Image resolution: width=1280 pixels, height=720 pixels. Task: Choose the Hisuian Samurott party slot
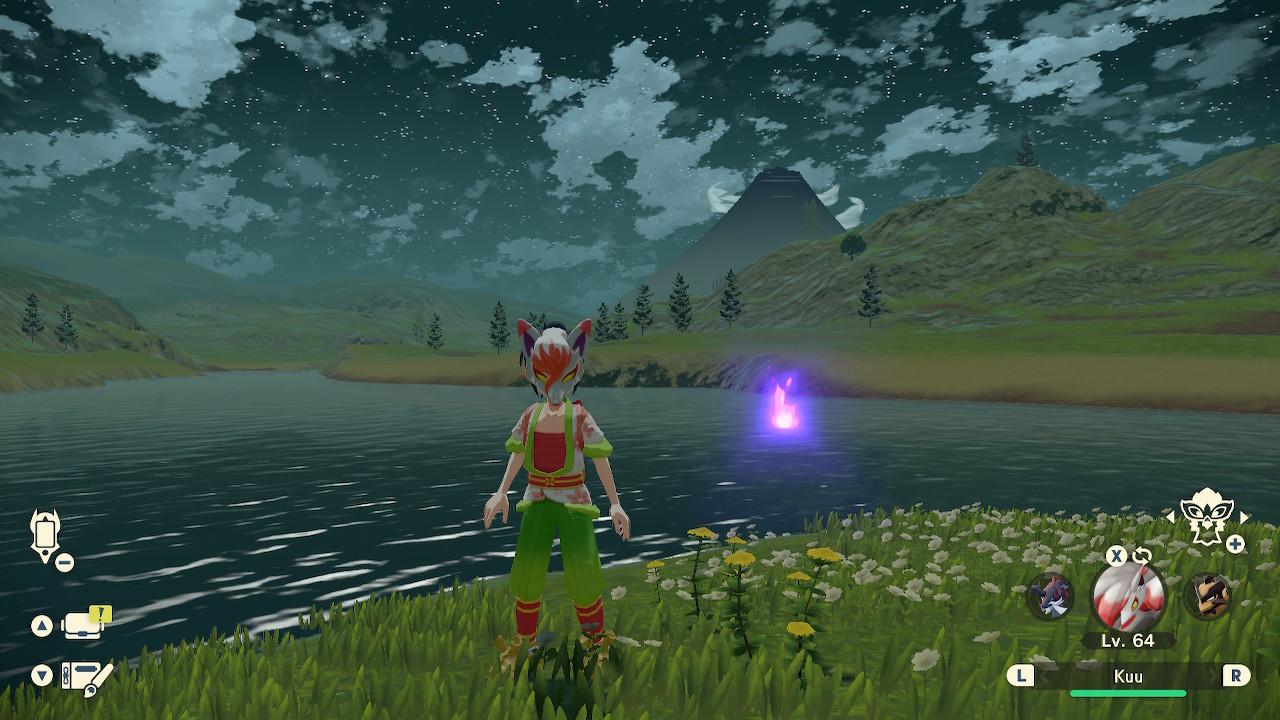tap(1050, 596)
